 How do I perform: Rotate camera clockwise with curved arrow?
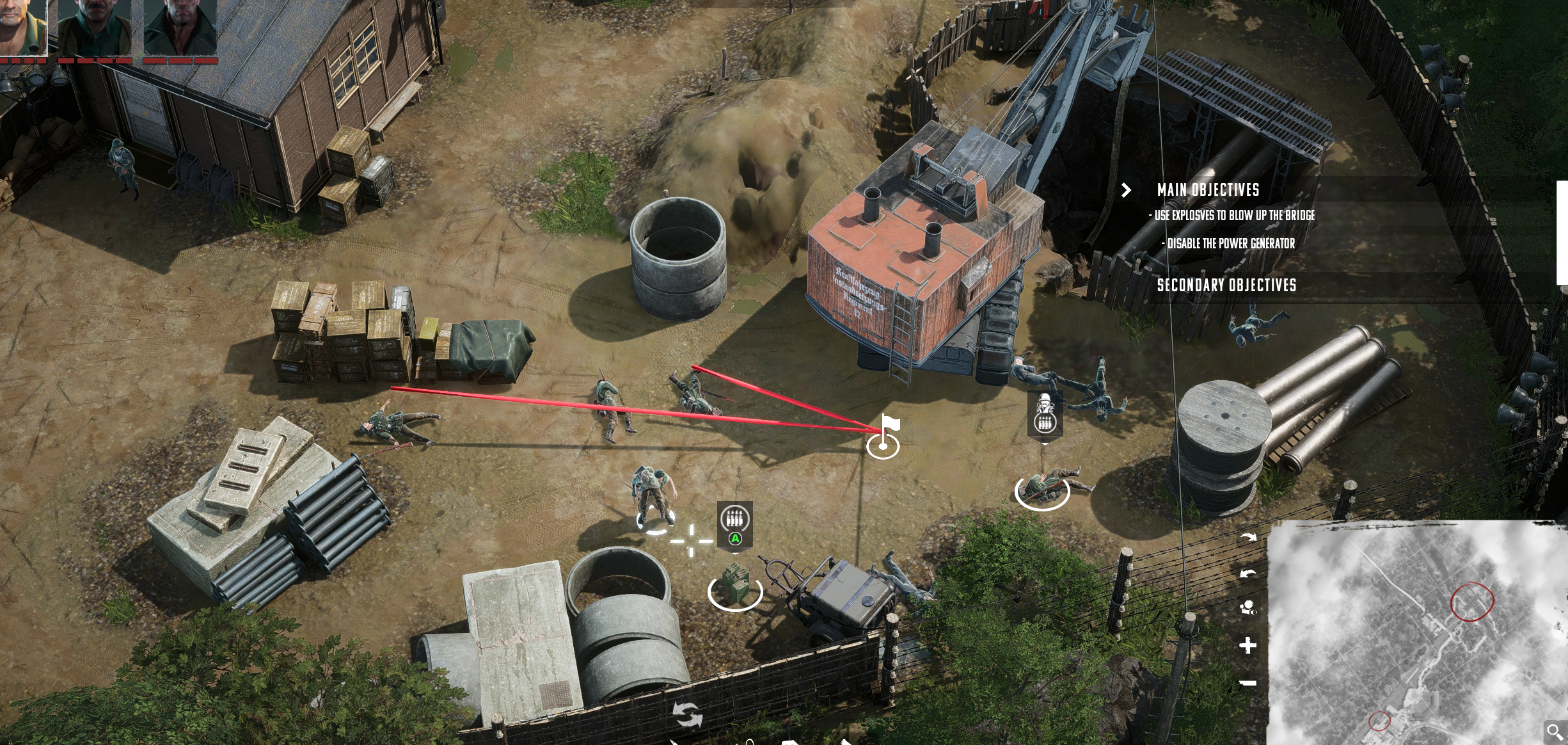click(1248, 537)
